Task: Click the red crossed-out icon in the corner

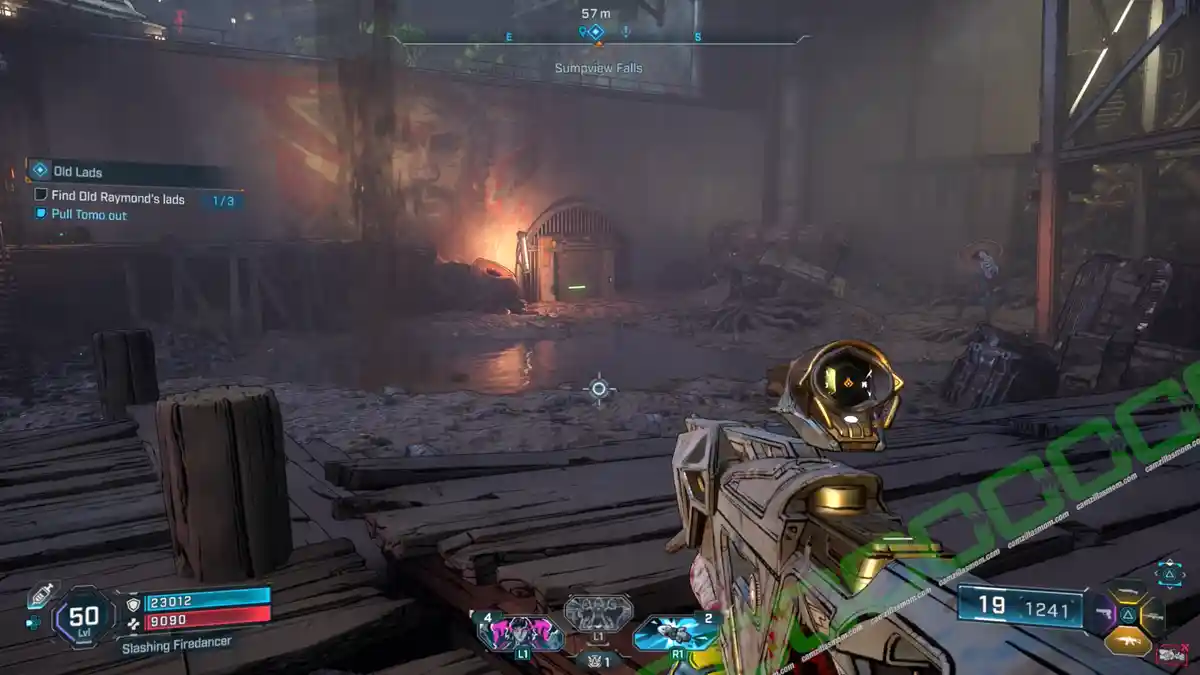Action: coord(1169,655)
